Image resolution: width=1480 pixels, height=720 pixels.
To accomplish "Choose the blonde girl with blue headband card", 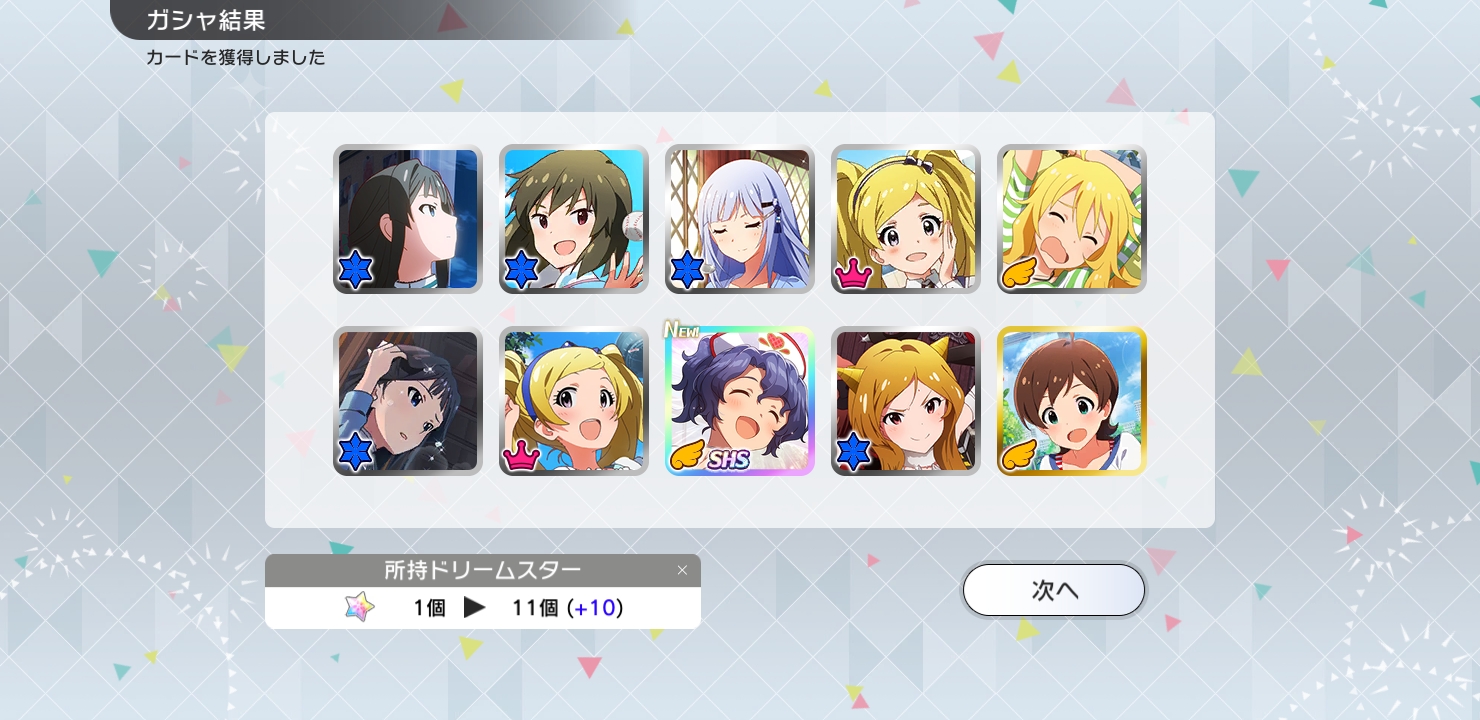I will 574,401.
